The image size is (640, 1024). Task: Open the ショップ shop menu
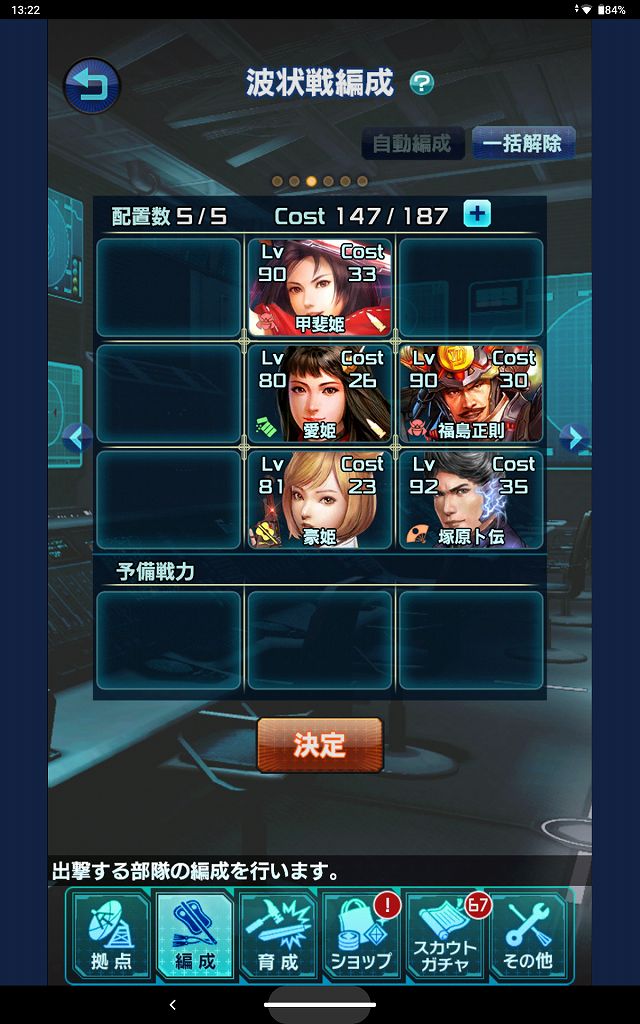coord(360,936)
